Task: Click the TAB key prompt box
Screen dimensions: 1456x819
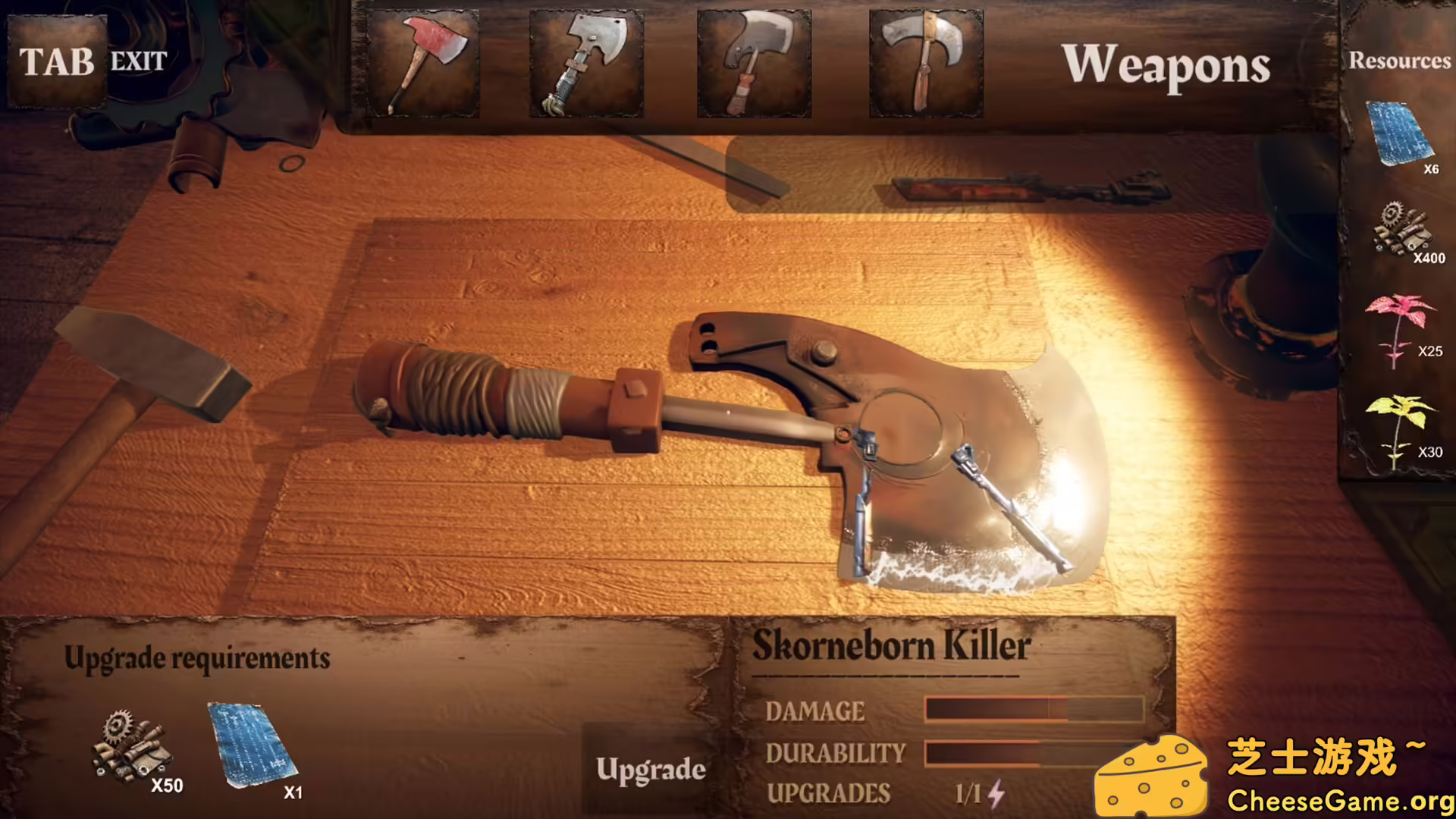Action: [x=55, y=61]
